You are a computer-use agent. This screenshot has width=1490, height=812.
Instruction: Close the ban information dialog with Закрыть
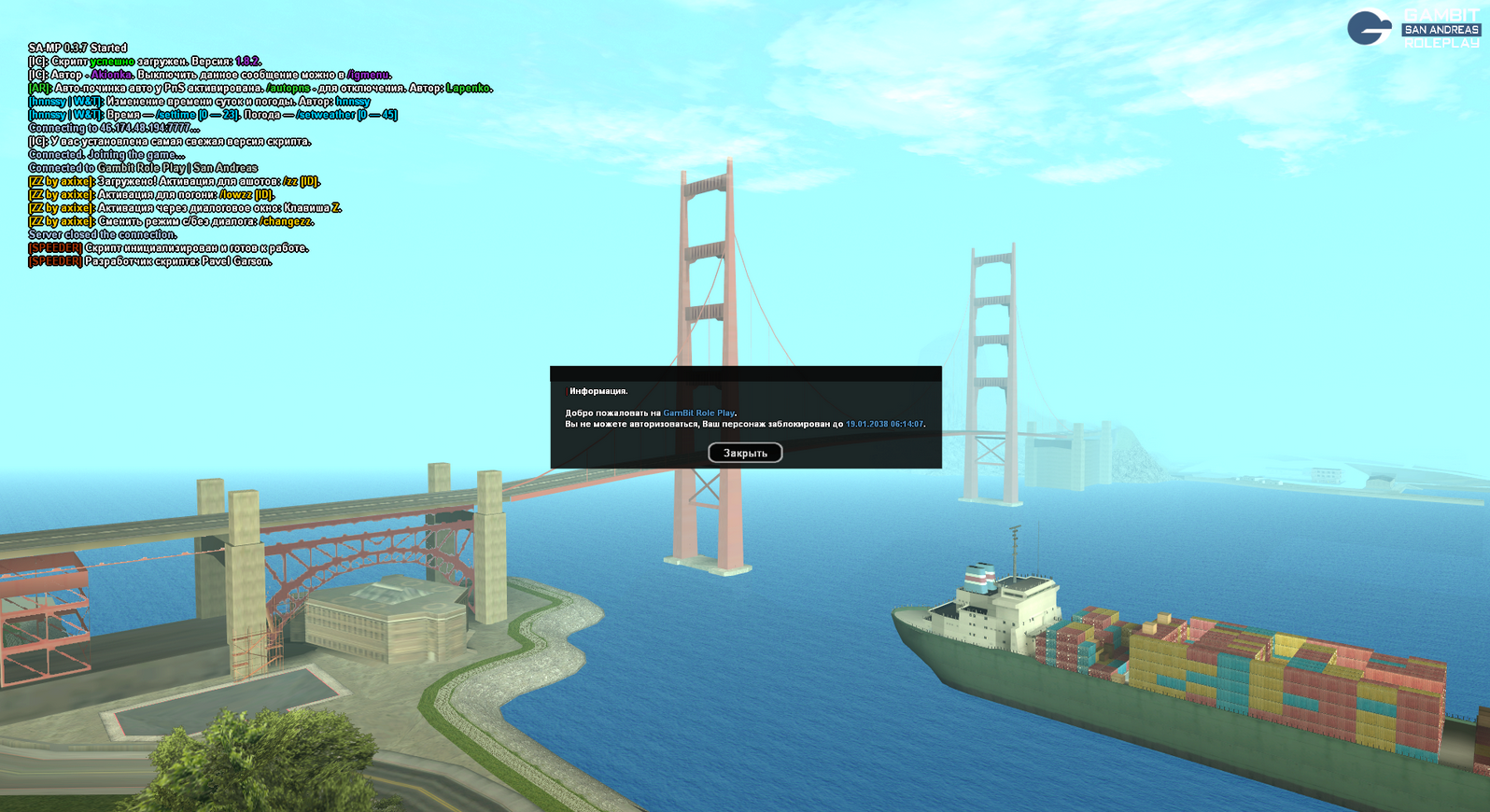(x=745, y=453)
